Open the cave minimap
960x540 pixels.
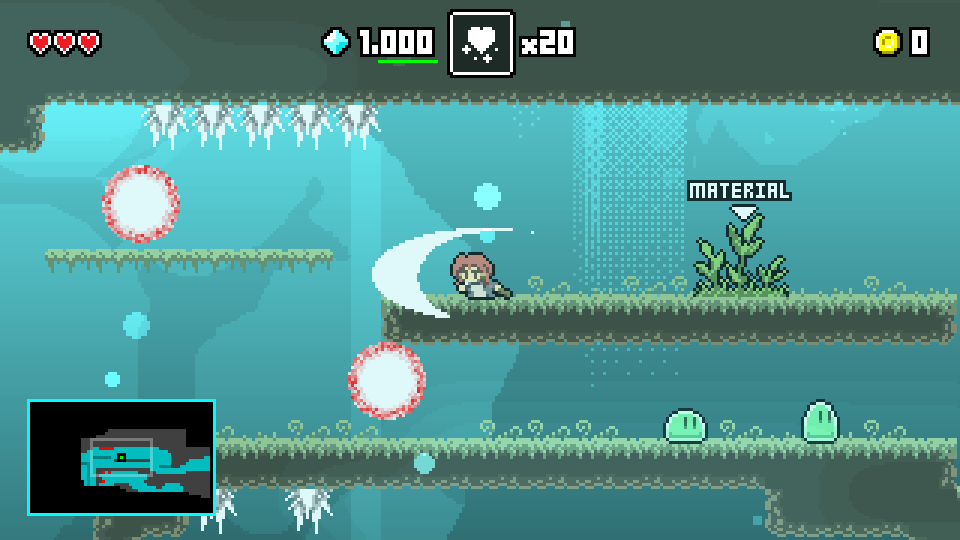(121, 457)
